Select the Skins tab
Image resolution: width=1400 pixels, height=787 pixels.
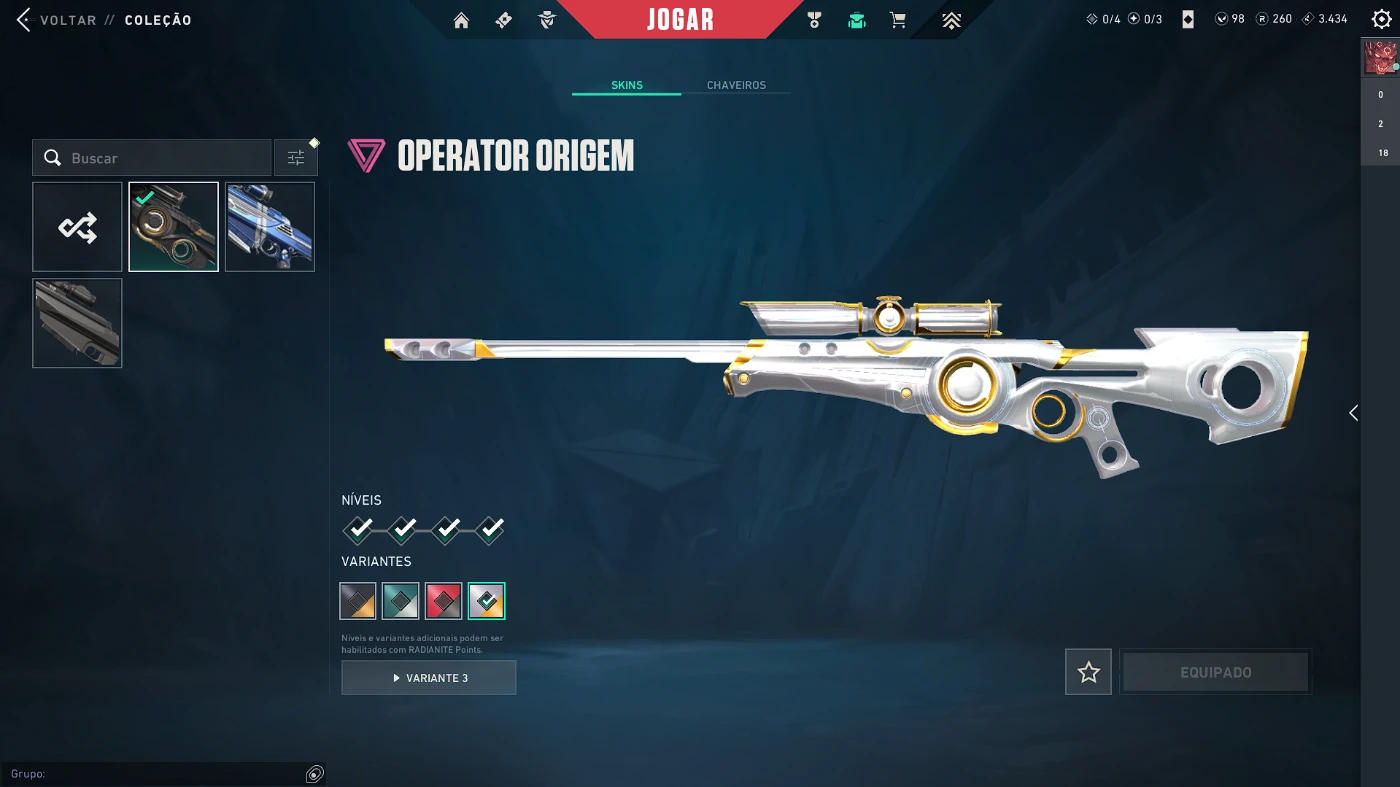[x=627, y=85]
